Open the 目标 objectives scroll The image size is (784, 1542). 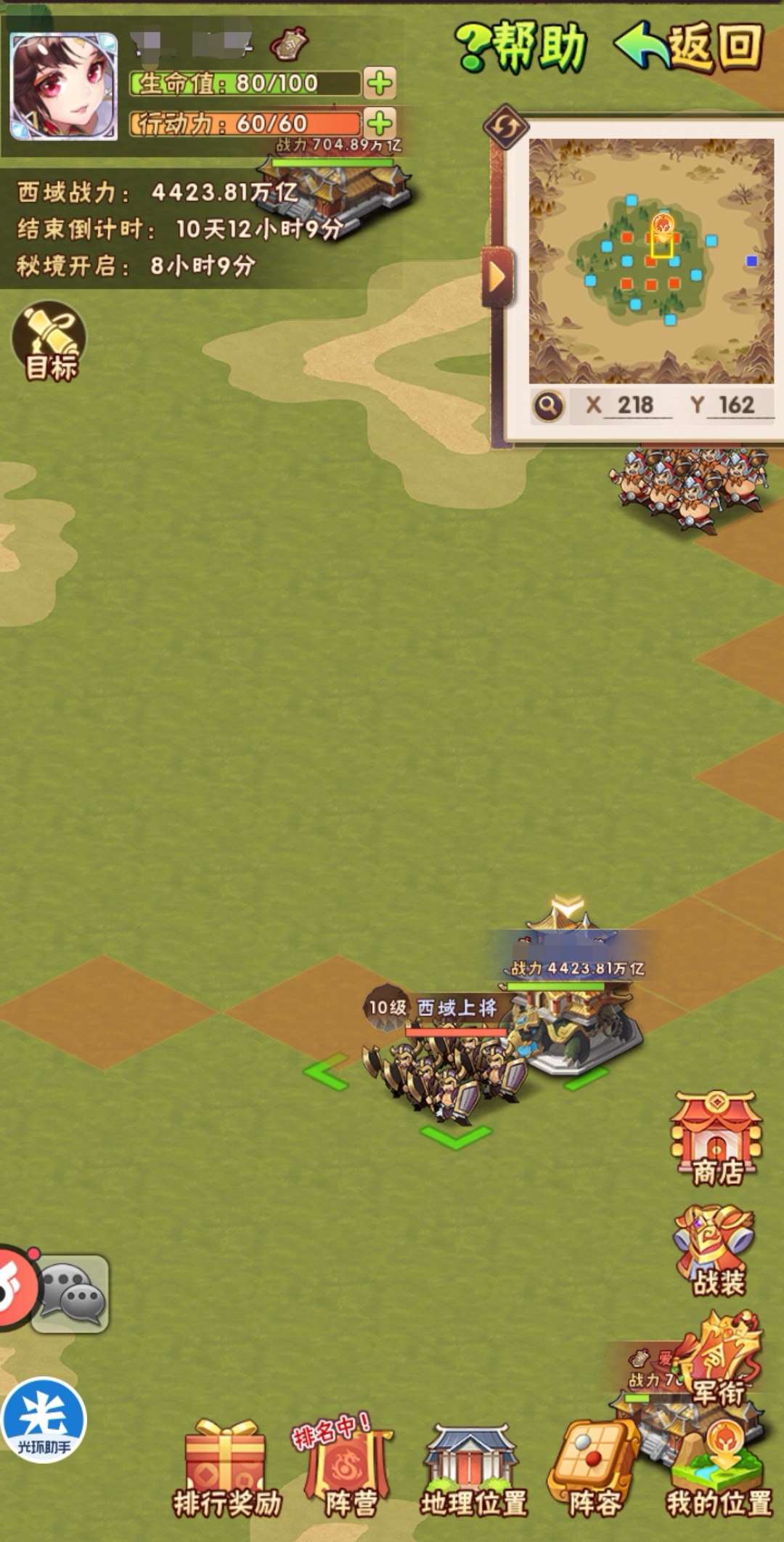[49, 341]
